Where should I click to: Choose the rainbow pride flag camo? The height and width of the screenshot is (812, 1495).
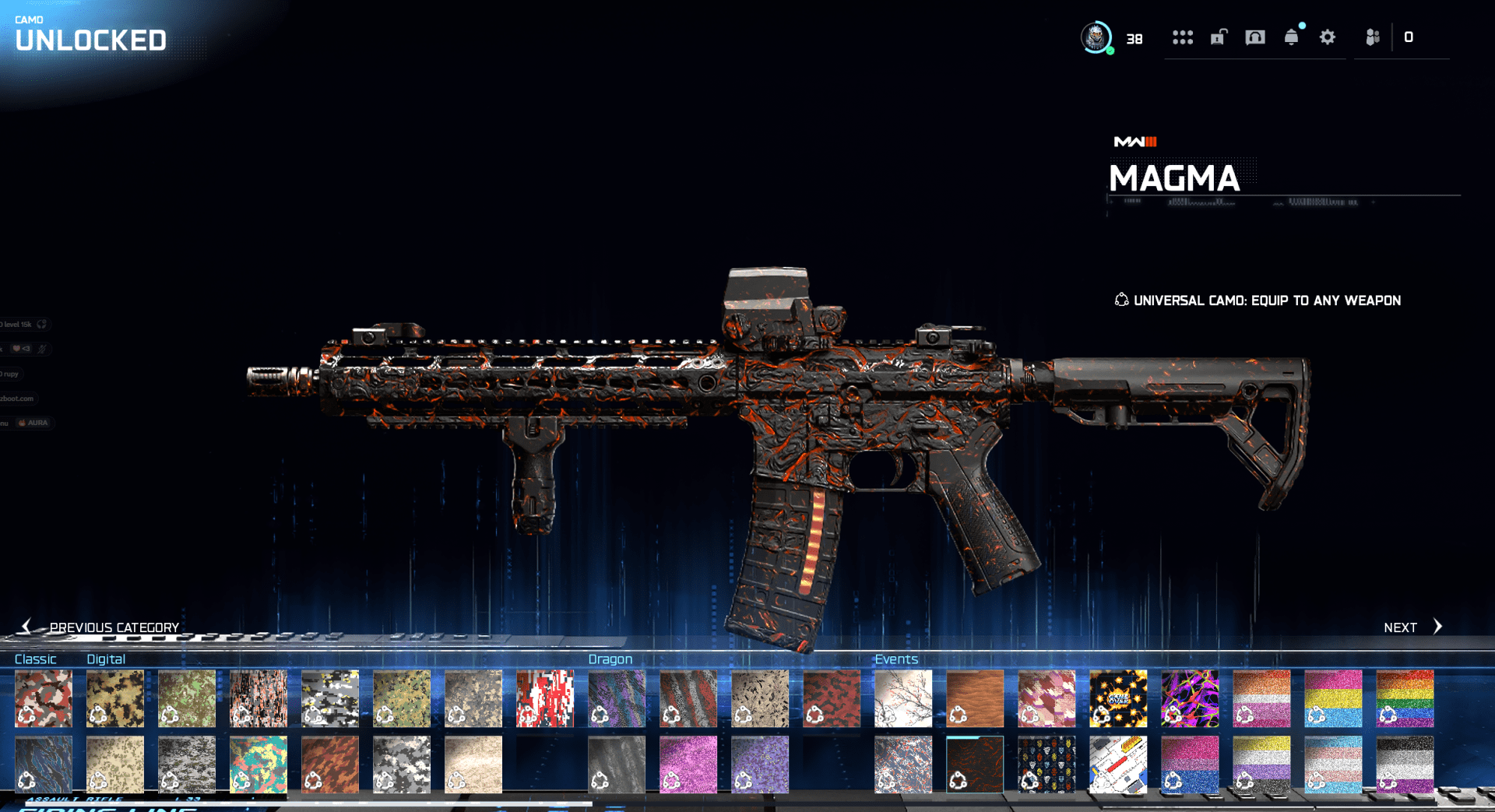click(1405, 698)
